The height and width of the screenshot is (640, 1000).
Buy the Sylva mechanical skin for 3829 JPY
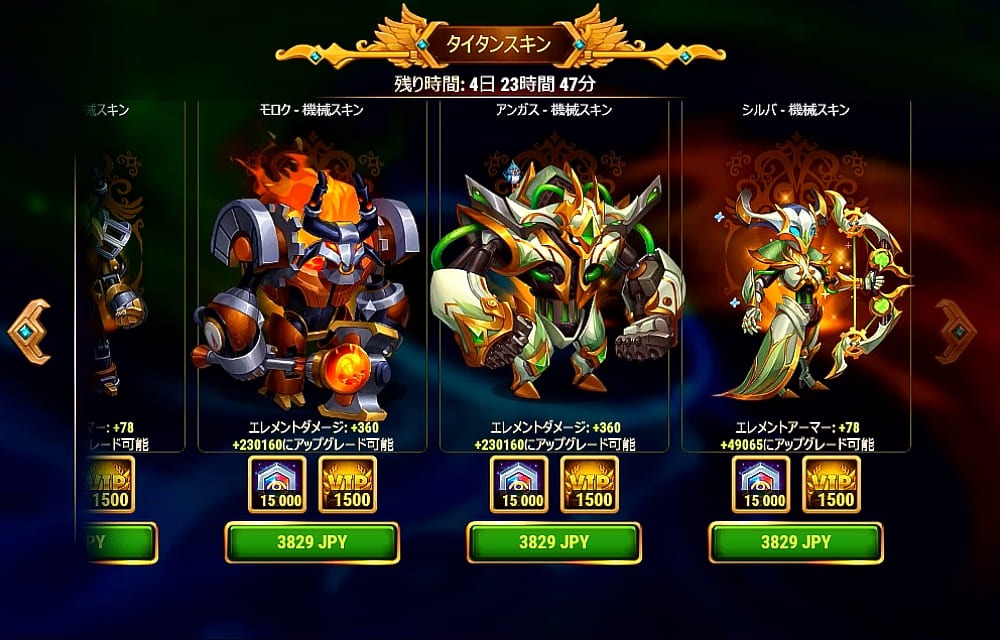[x=796, y=543]
